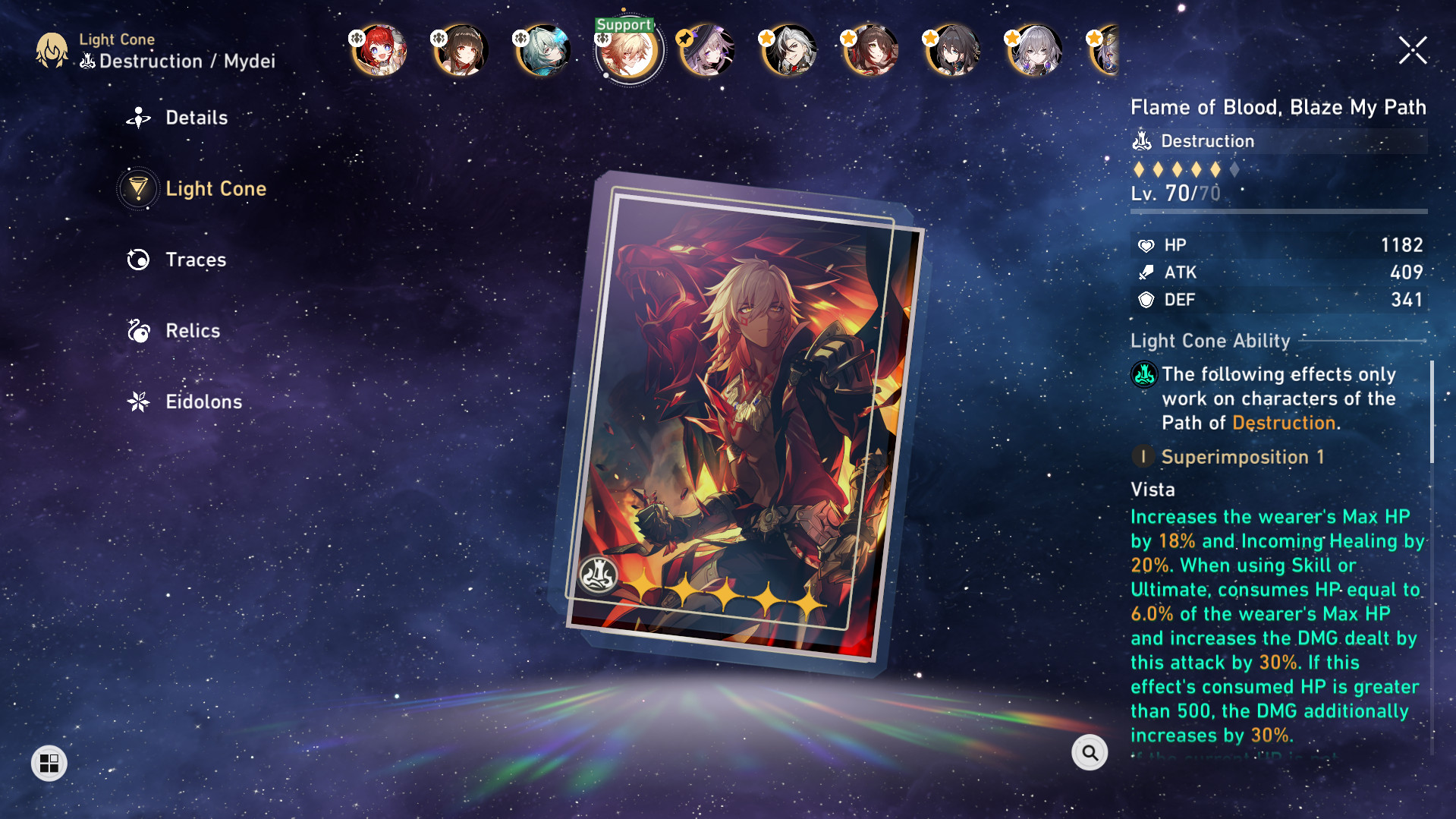Click the grid menu icon at bottom left
Viewport: 1456px width, 819px height.
pyautogui.click(x=49, y=763)
